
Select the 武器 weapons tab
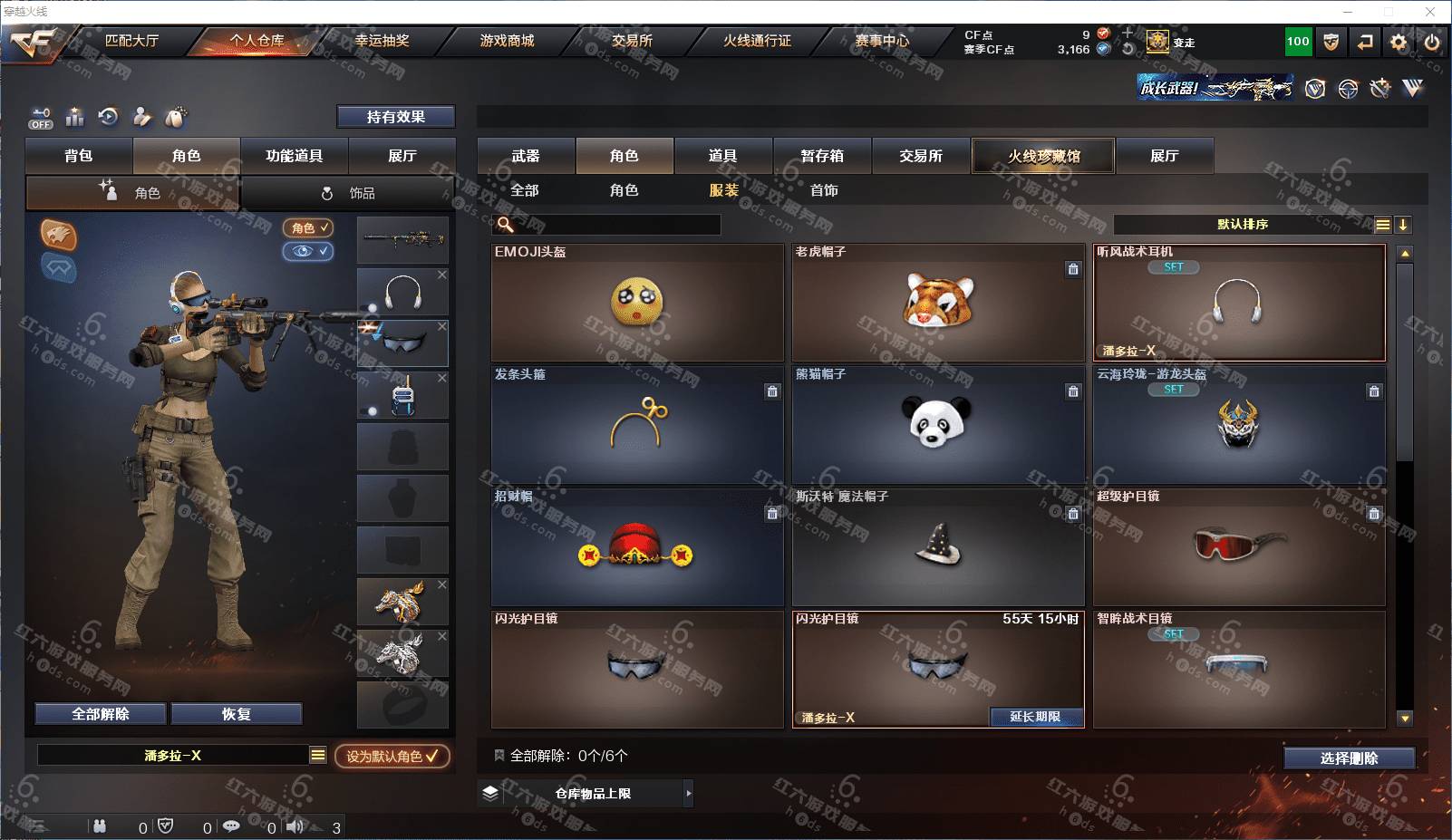point(526,156)
